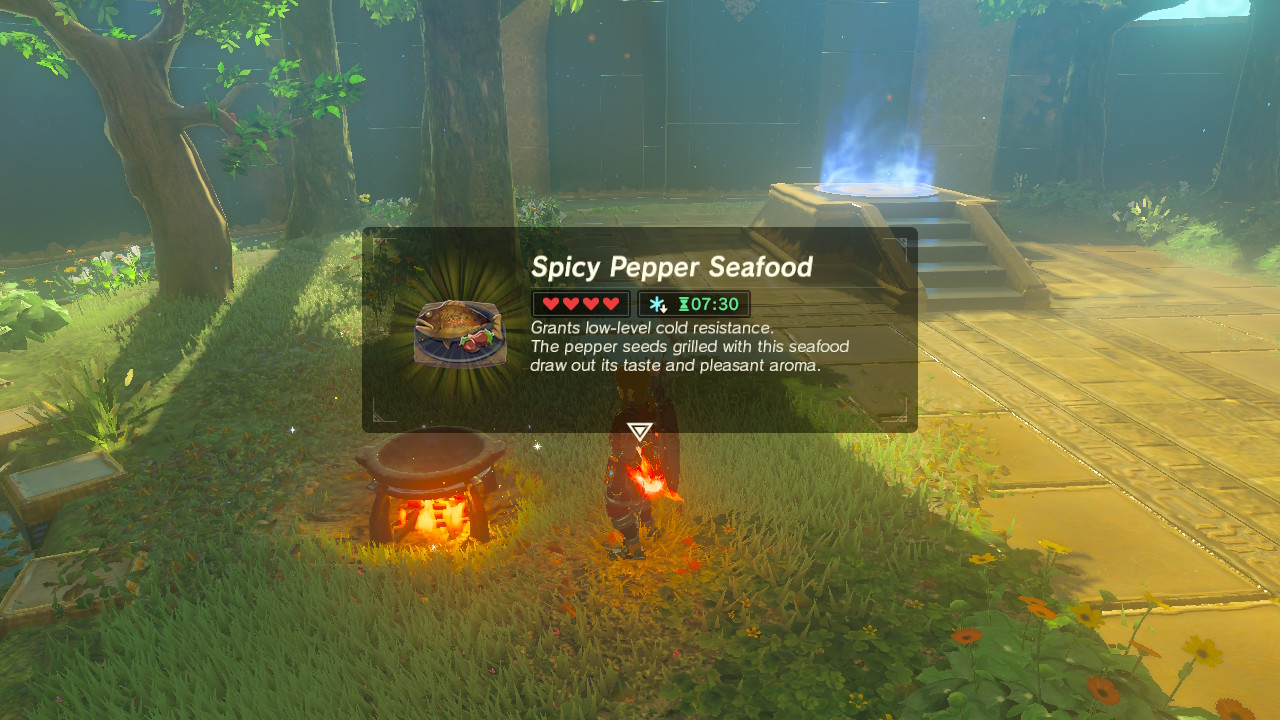The image size is (1280, 720).
Task: Click the third heart in the hearts row
Action: pos(590,303)
